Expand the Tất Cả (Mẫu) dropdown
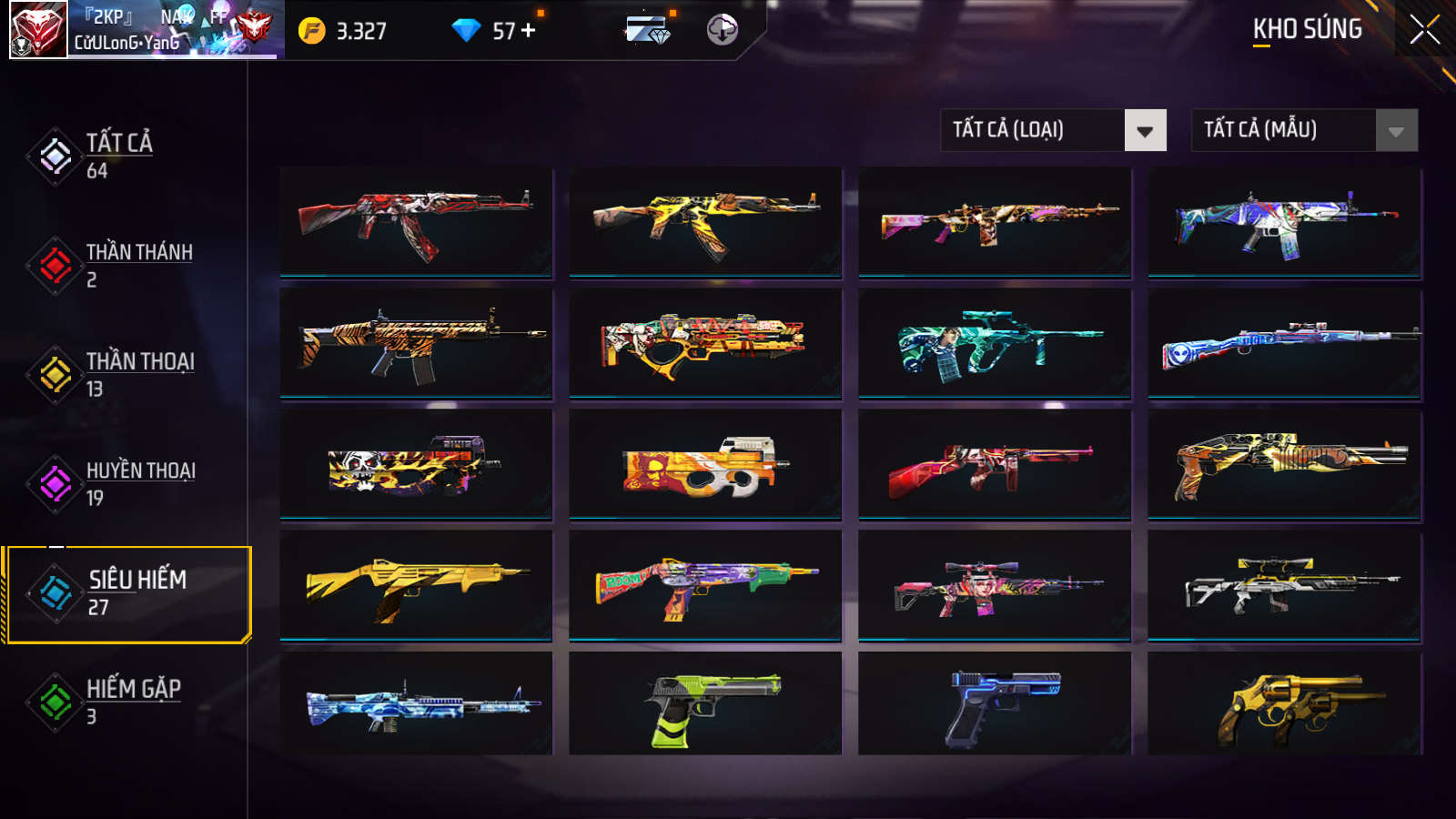 (x=1304, y=130)
